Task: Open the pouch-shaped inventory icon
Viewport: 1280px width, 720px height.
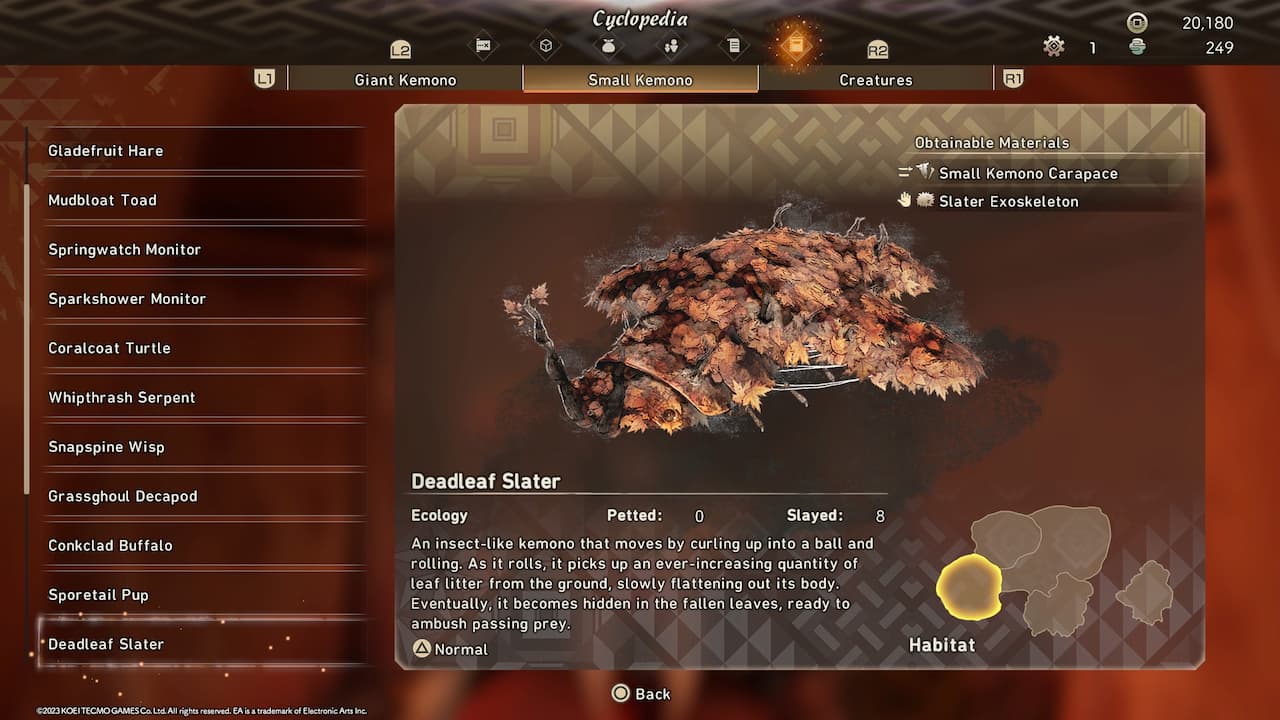Action: (x=609, y=45)
